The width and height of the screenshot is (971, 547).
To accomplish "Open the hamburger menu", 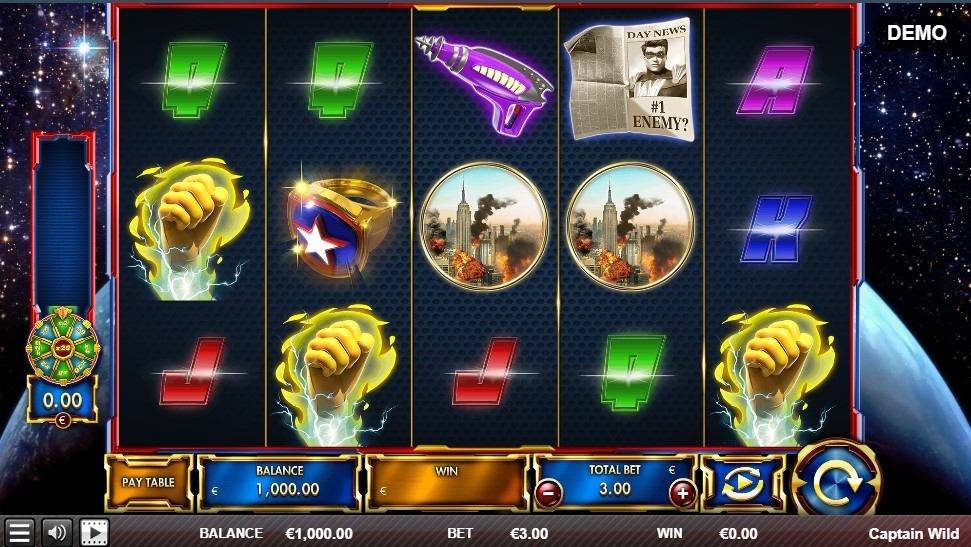I will [x=19, y=532].
